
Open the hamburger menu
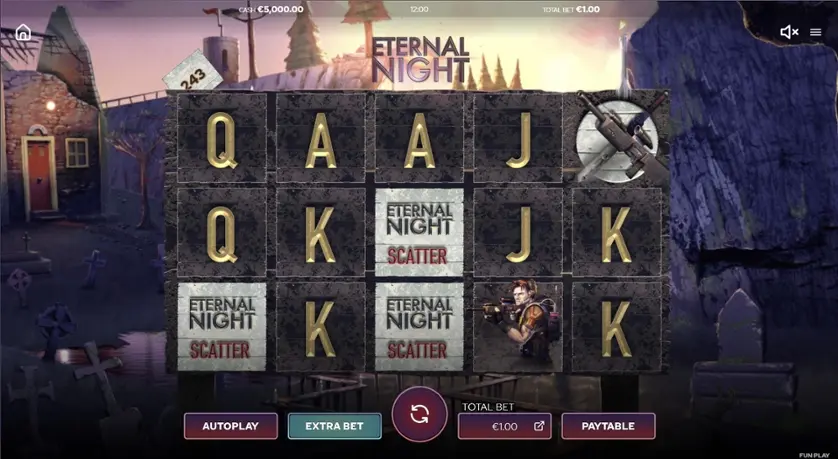pyautogui.click(x=816, y=32)
